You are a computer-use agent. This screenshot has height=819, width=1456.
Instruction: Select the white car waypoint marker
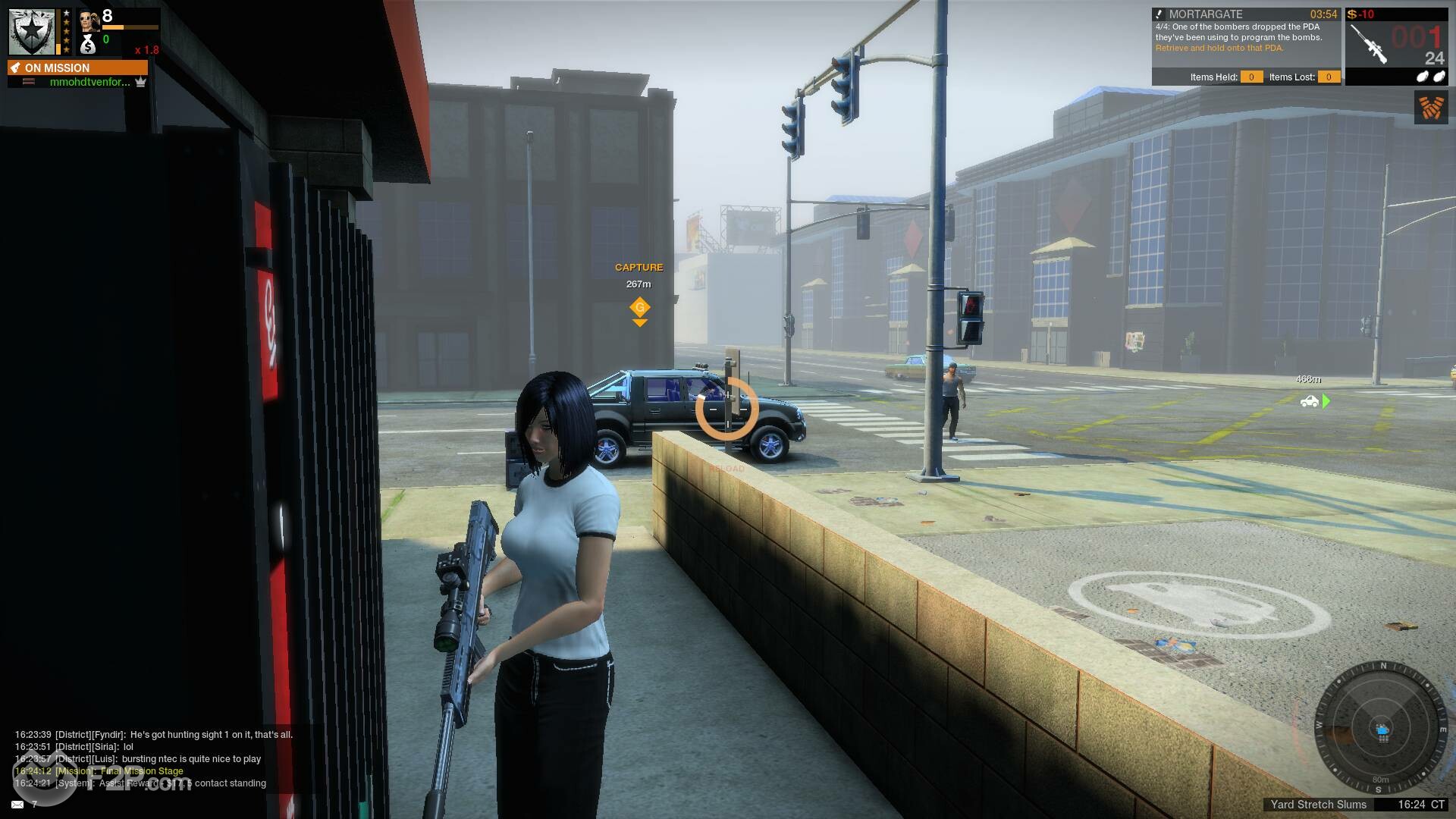(x=1310, y=401)
